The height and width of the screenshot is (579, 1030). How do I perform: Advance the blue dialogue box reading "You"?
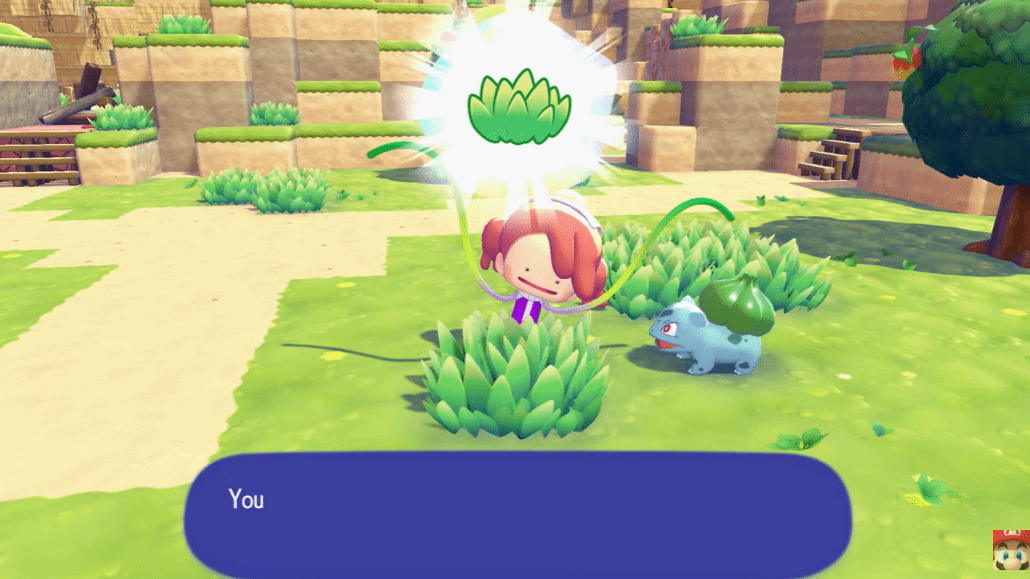coord(517,514)
